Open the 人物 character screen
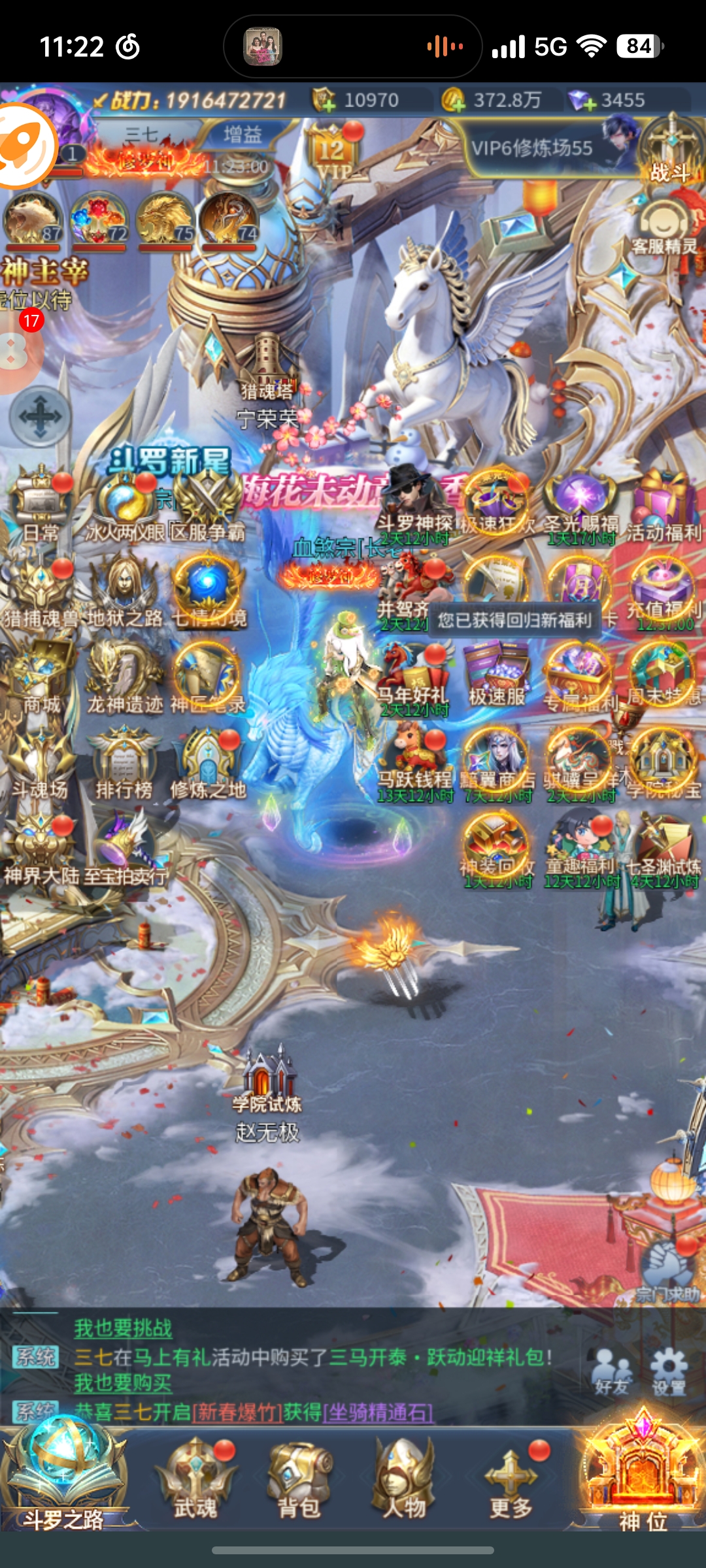The width and height of the screenshot is (706, 1568). coord(403,1478)
